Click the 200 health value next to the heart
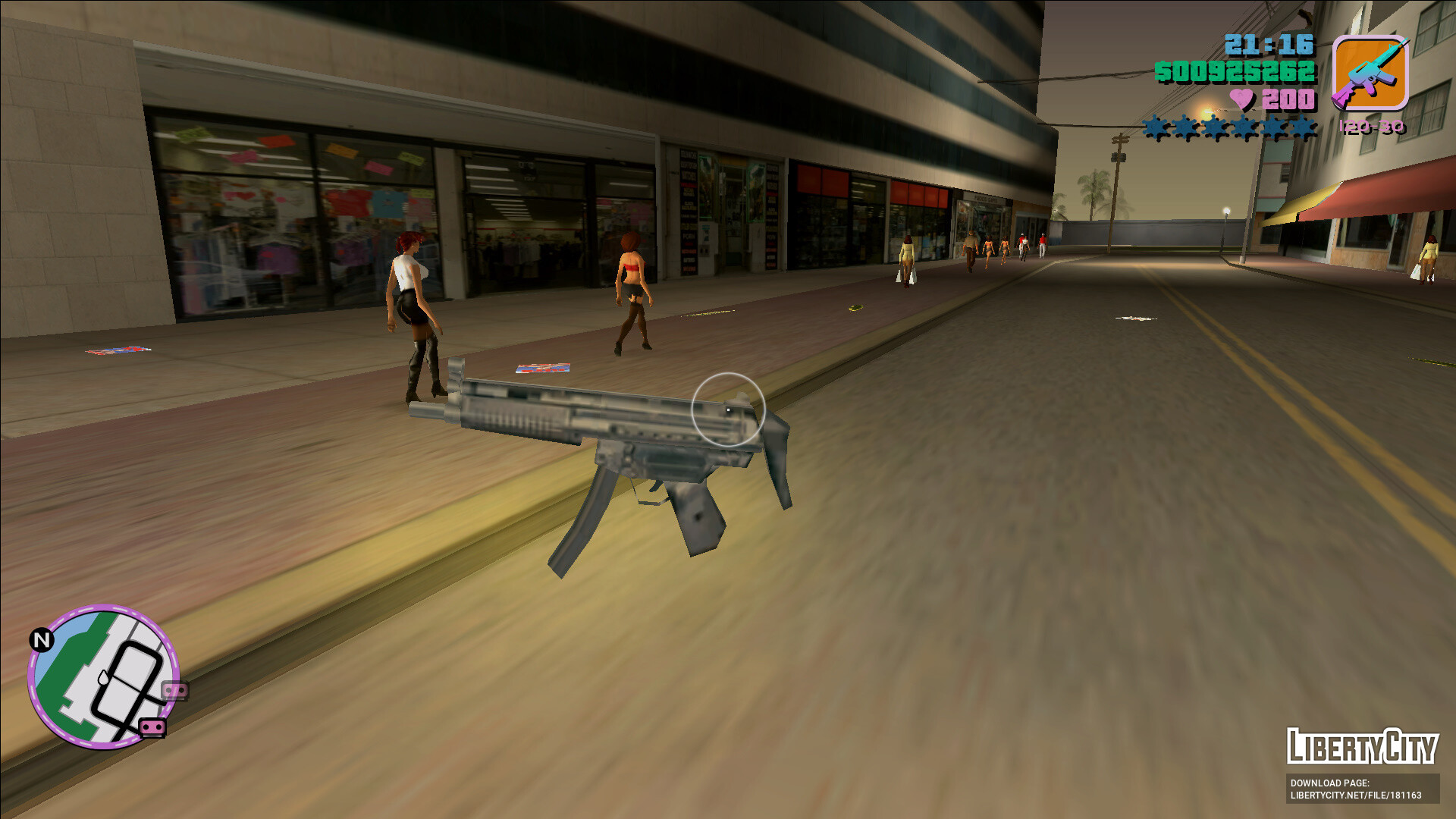Screen dimensions: 1456x819 coord(1291,99)
